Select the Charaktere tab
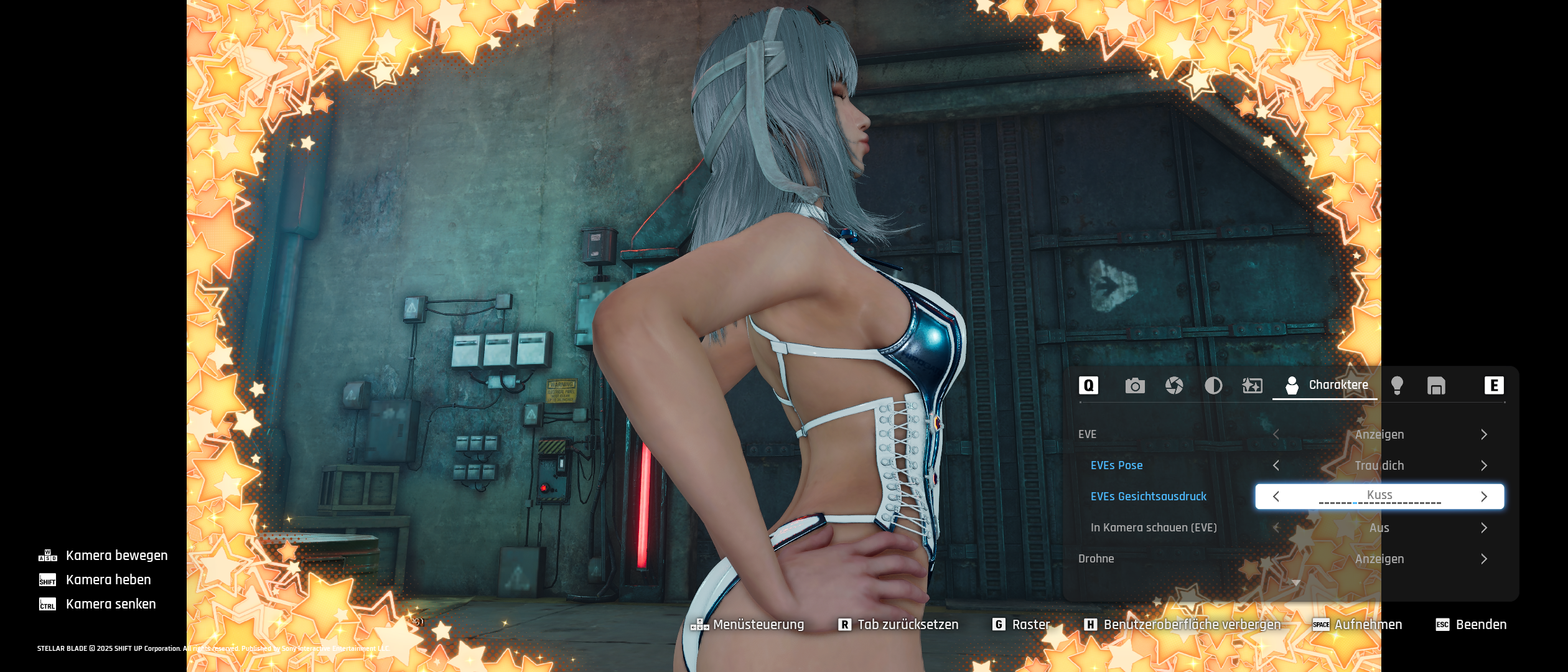The height and width of the screenshot is (672, 1568). (1326, 385)
